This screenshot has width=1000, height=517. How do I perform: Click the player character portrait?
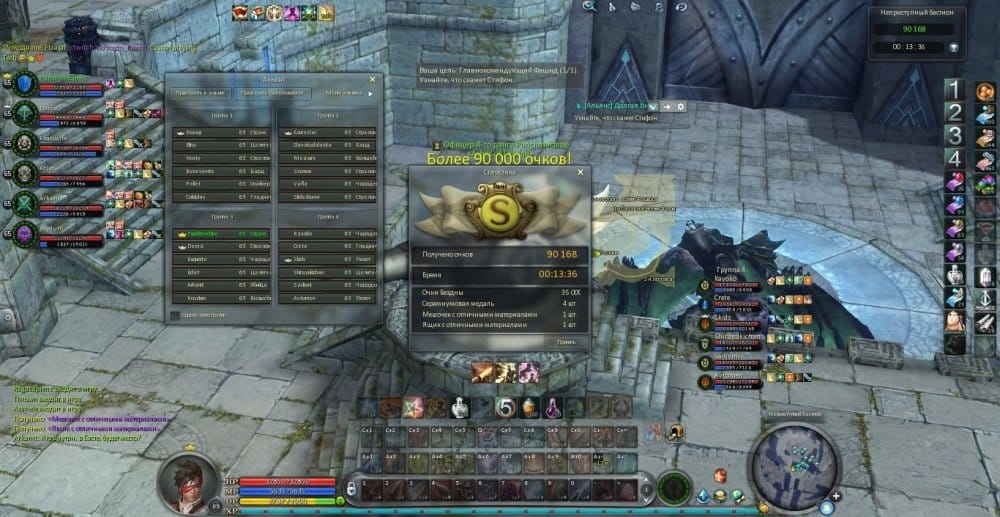tap(188, 481)
